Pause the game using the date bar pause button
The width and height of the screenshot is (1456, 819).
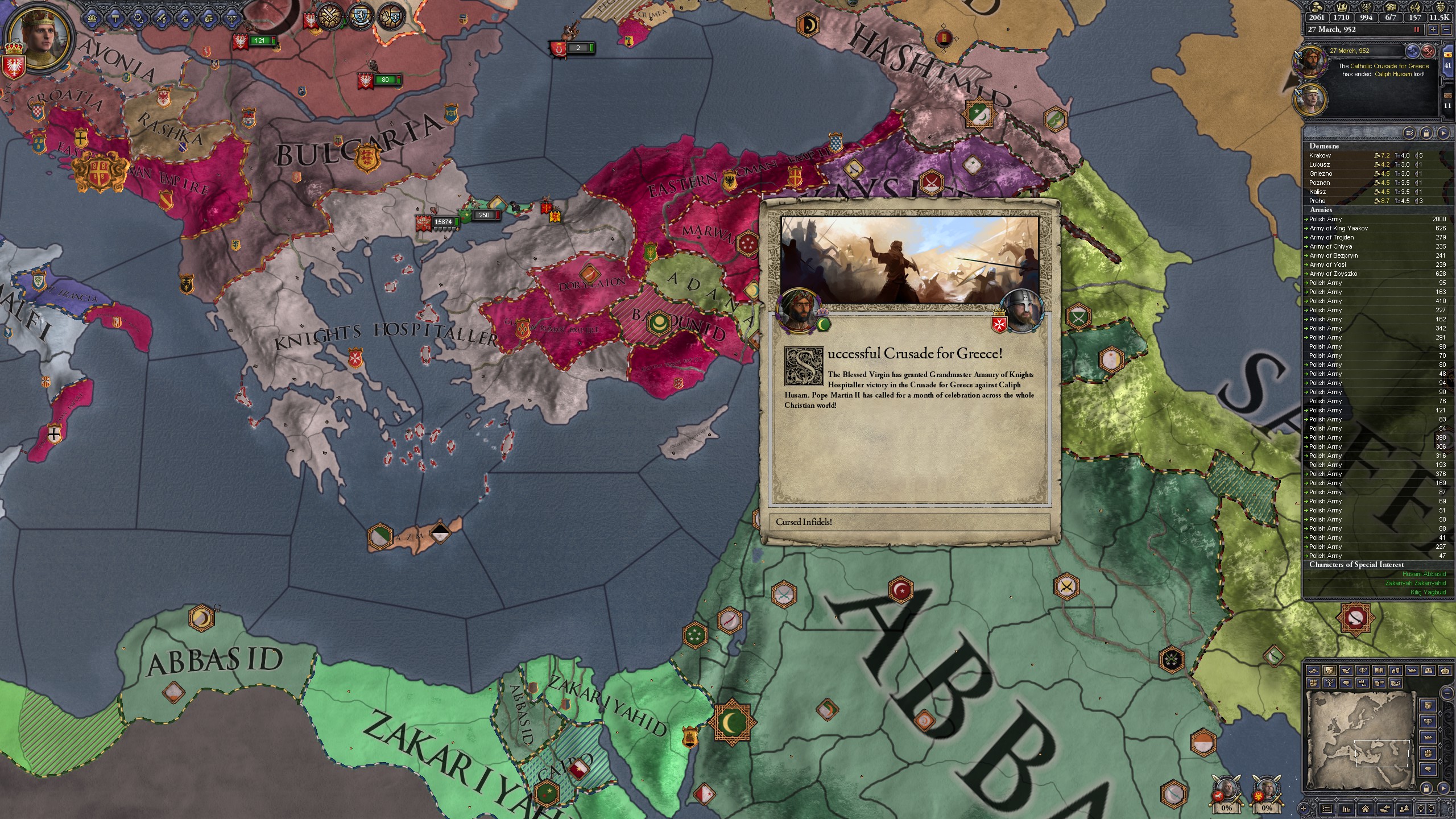click(1417, 29)
